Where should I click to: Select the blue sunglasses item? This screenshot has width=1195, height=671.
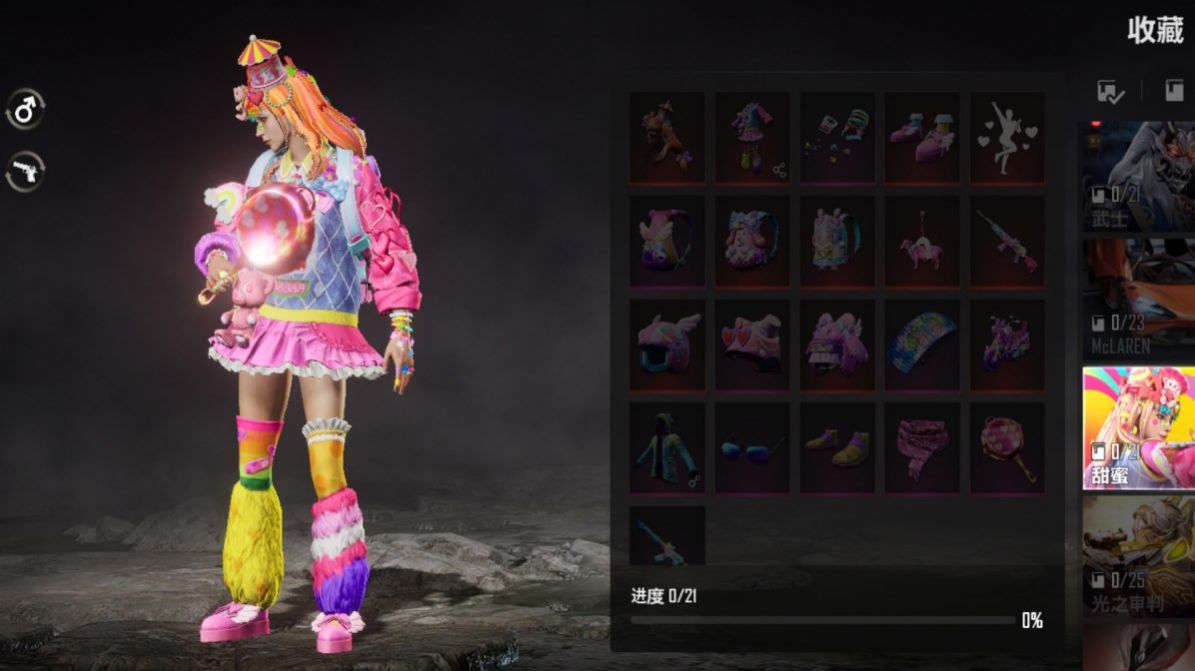click(752, 448)
